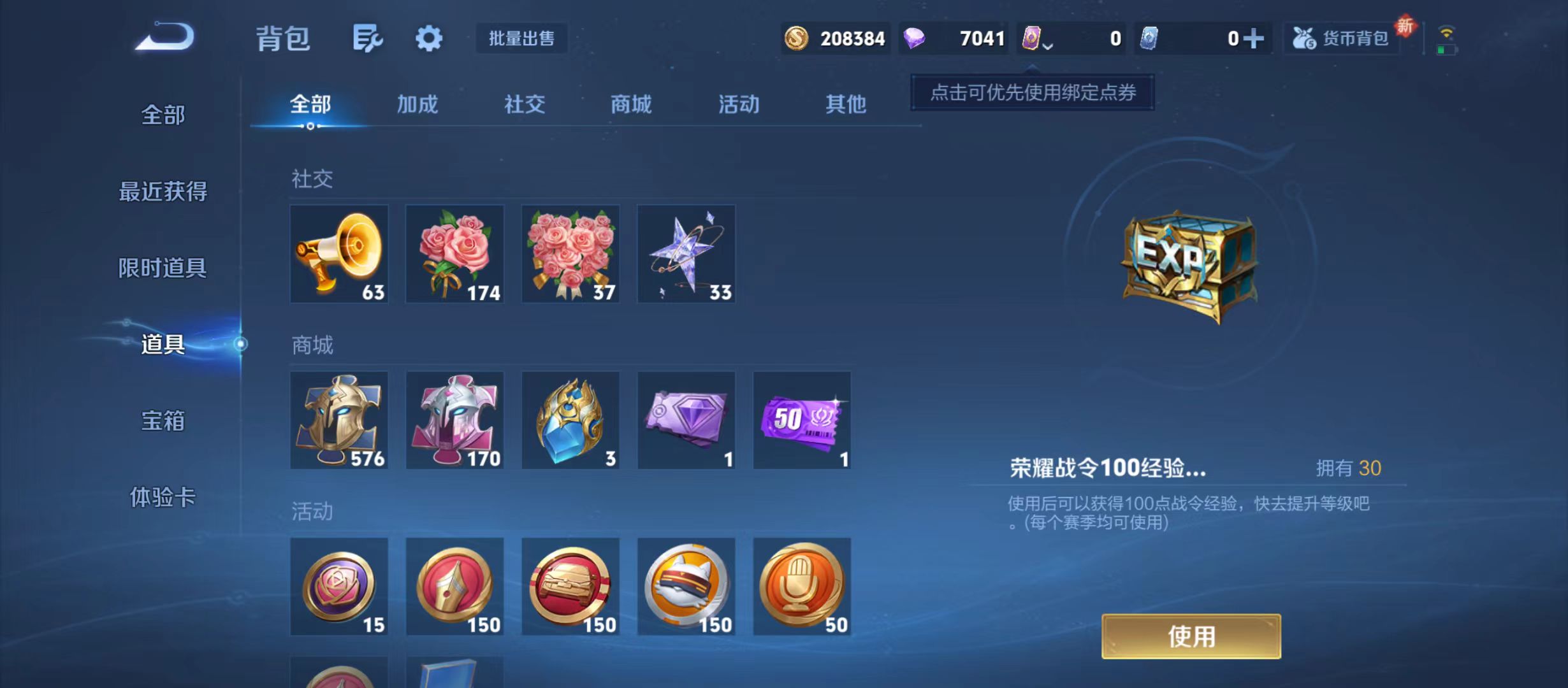Click the purple diamond currency icon
This screenshot has width=1568, height=688.
coord(914,39)
